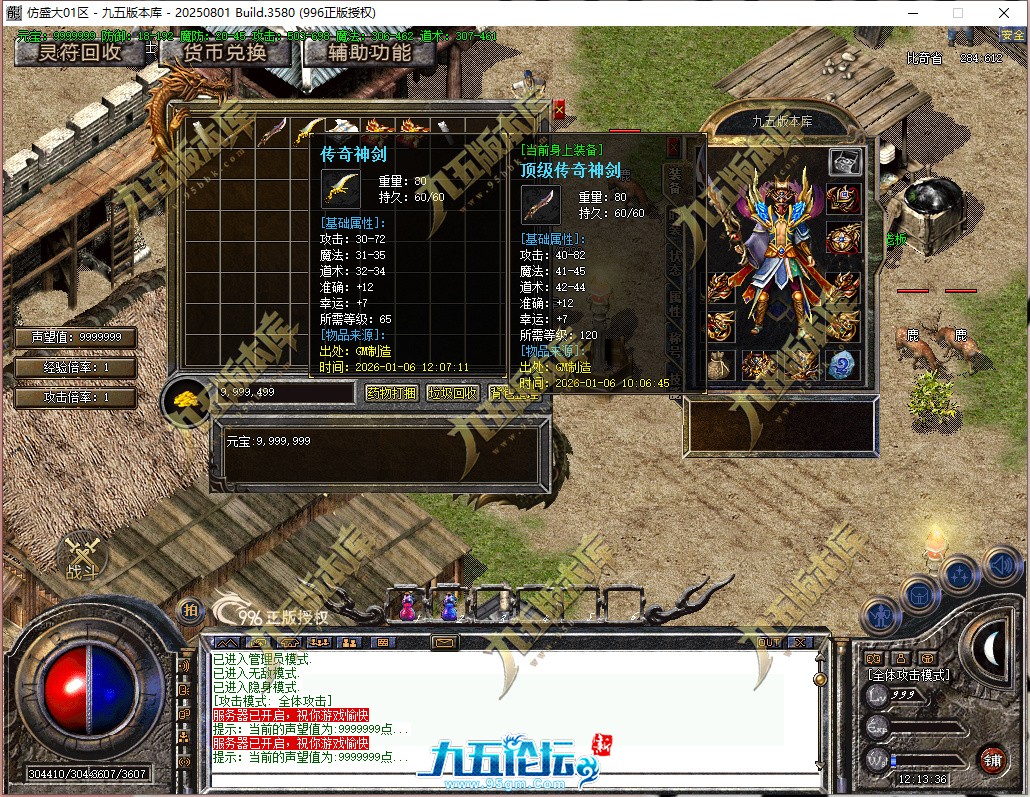Select the cloth pouch equipment slot
This screenshot has height=797, width=1030.
[721, 365]
